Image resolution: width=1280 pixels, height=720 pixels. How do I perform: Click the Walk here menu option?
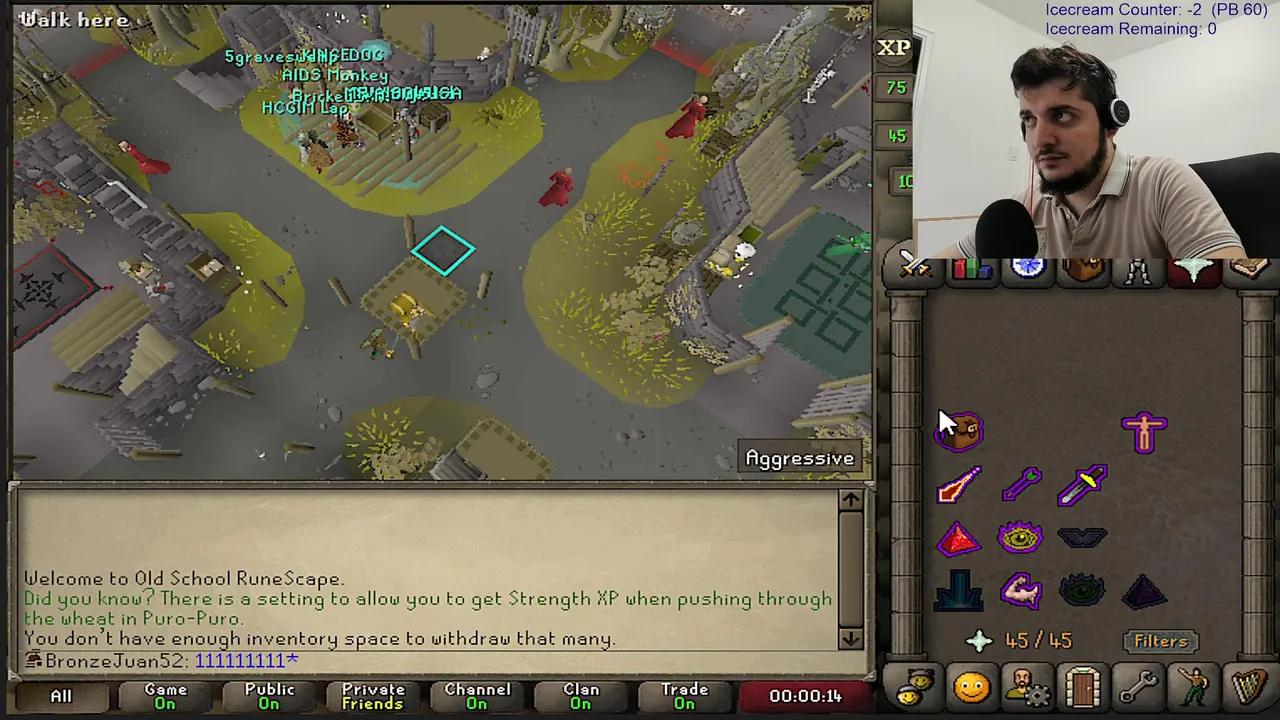coord(74,19)
